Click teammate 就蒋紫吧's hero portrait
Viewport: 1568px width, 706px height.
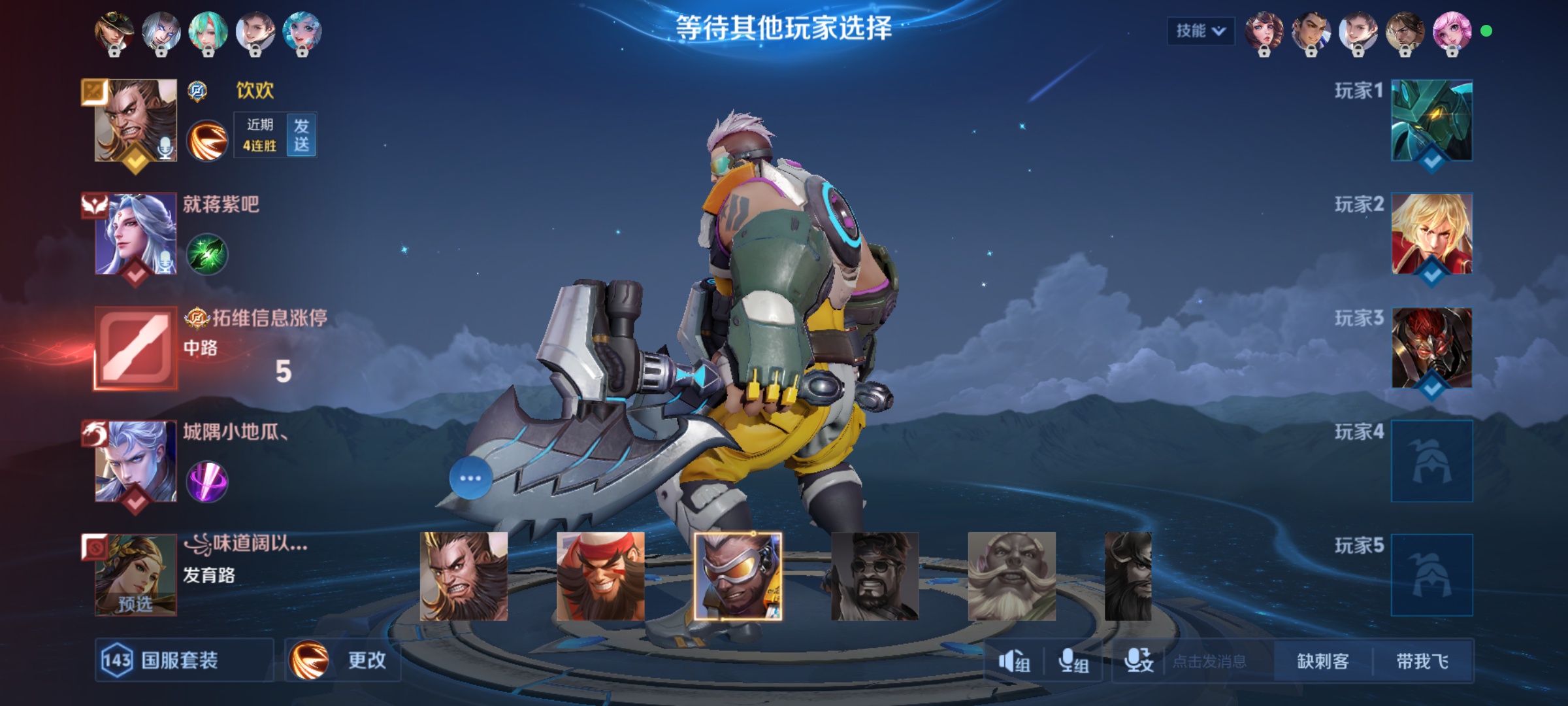[x=136, y=233]
